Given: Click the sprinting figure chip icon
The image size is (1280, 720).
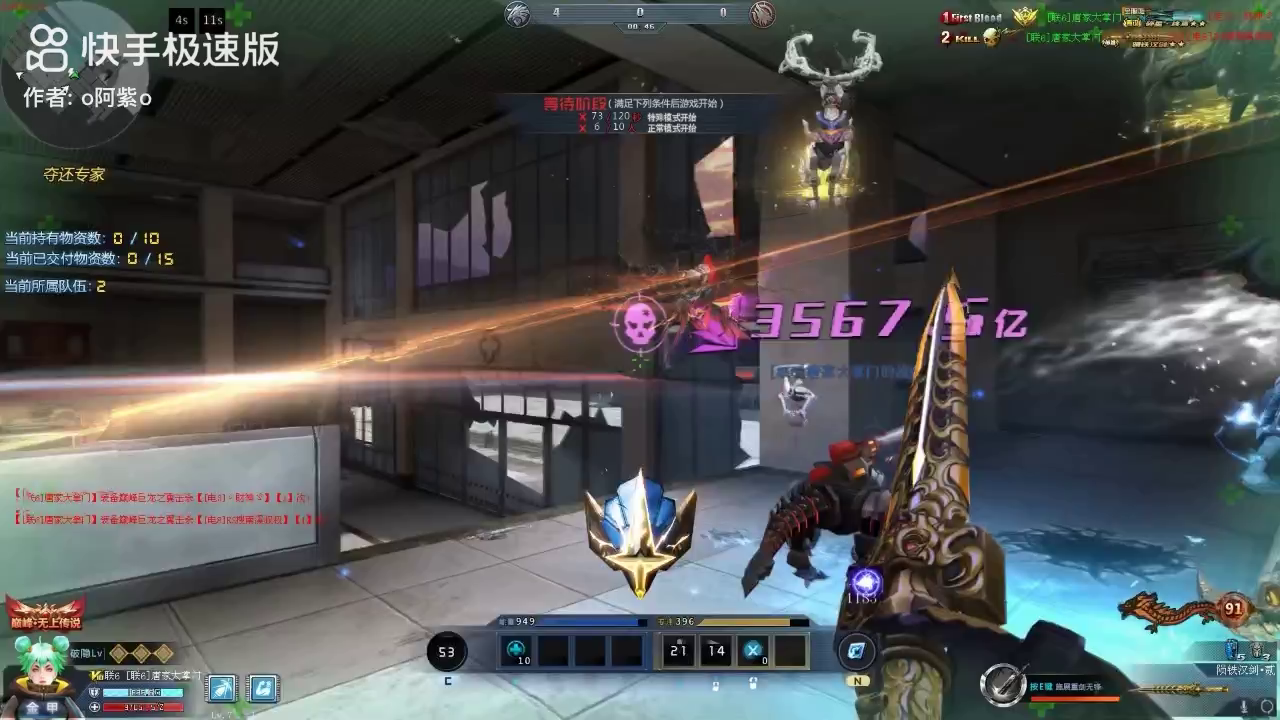Looking at the screenshot, I should [223, 688].
